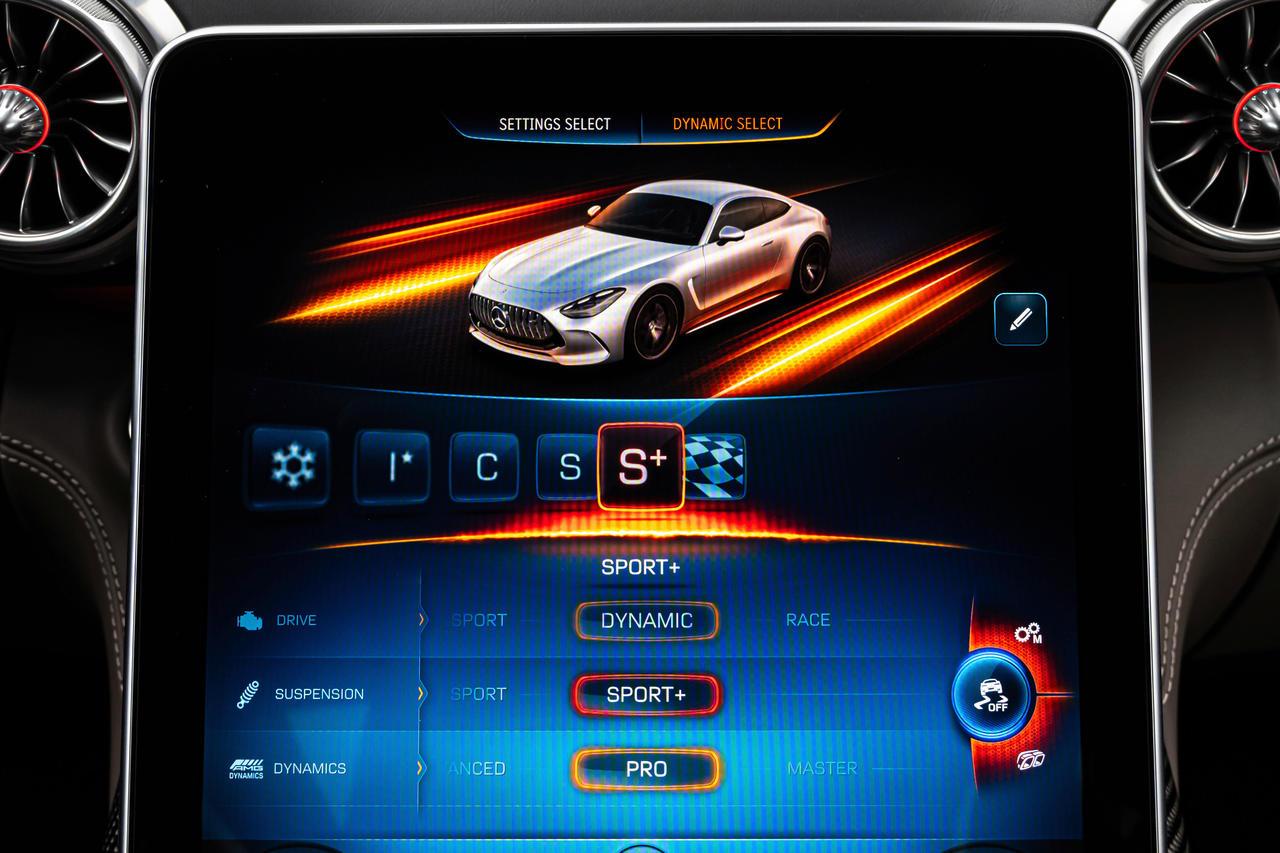Open the pencil edit icon

click(1019, 321)
